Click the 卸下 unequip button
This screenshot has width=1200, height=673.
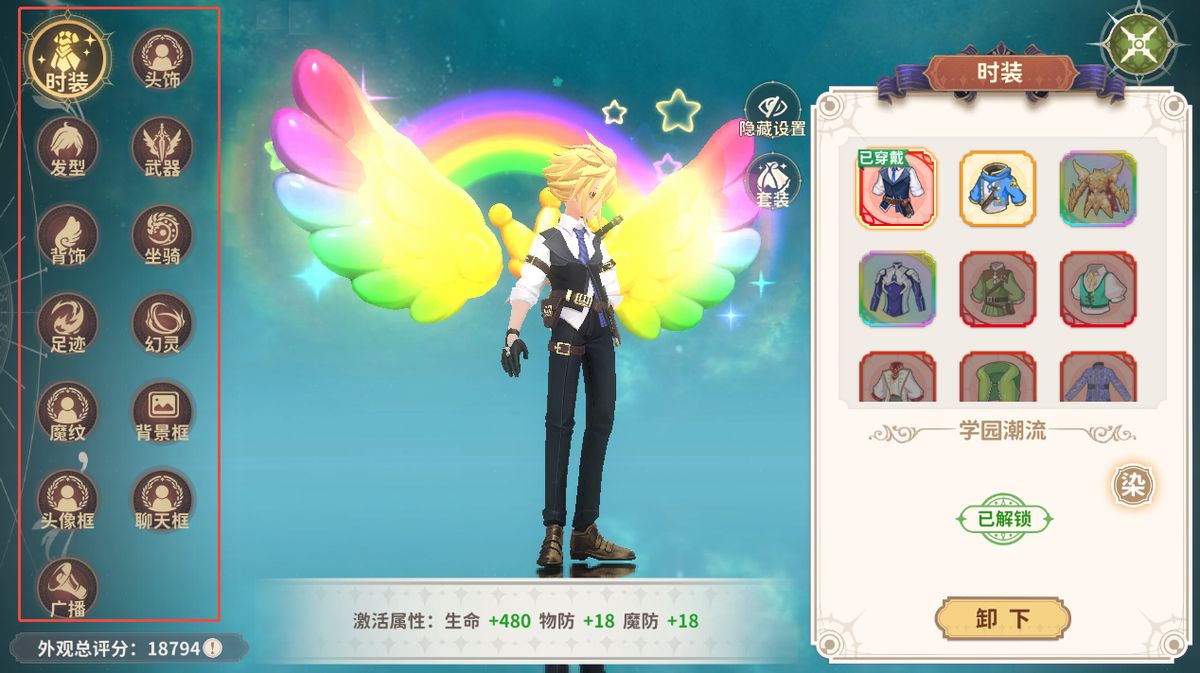point(1002,619)
